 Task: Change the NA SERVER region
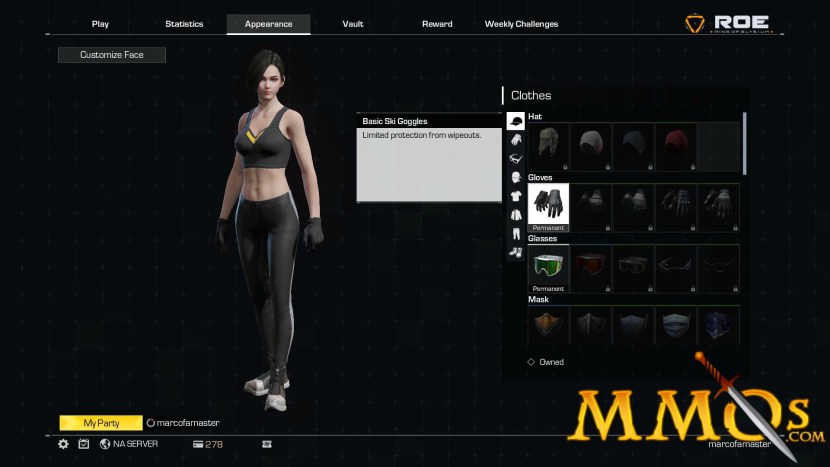tap(129, 444)
